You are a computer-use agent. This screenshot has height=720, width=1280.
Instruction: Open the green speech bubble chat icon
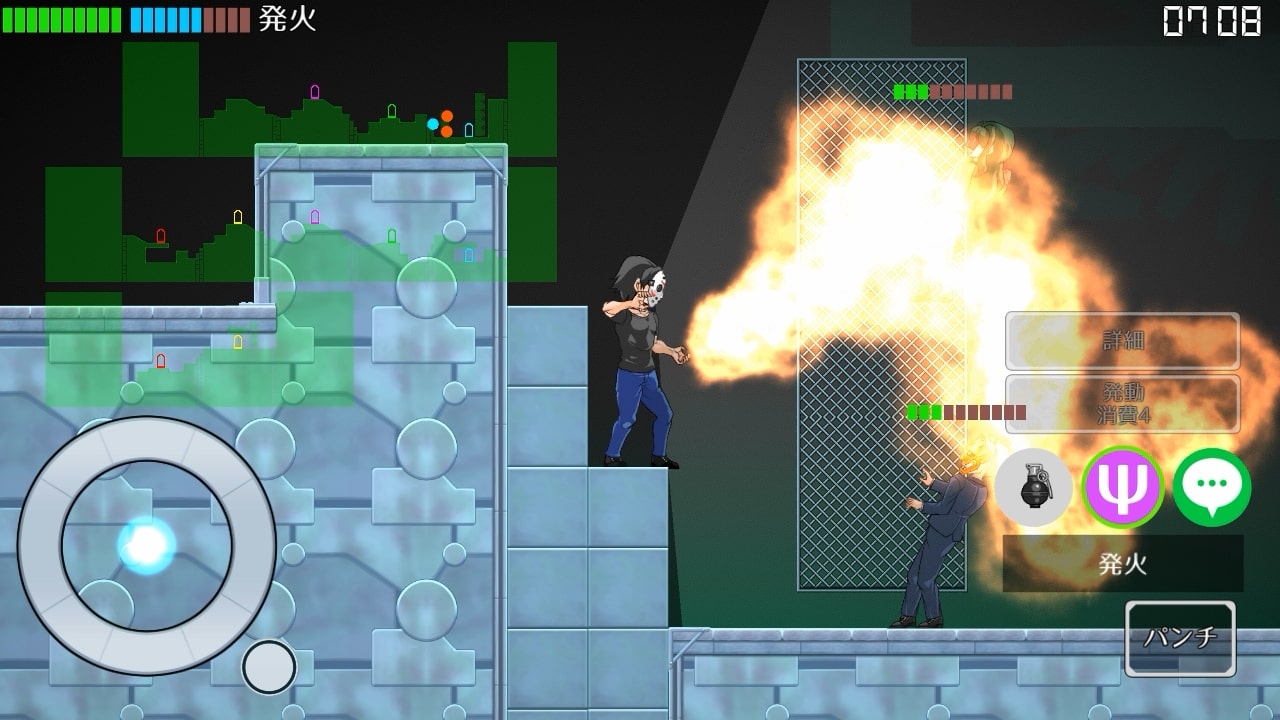tap(1211, 488)
